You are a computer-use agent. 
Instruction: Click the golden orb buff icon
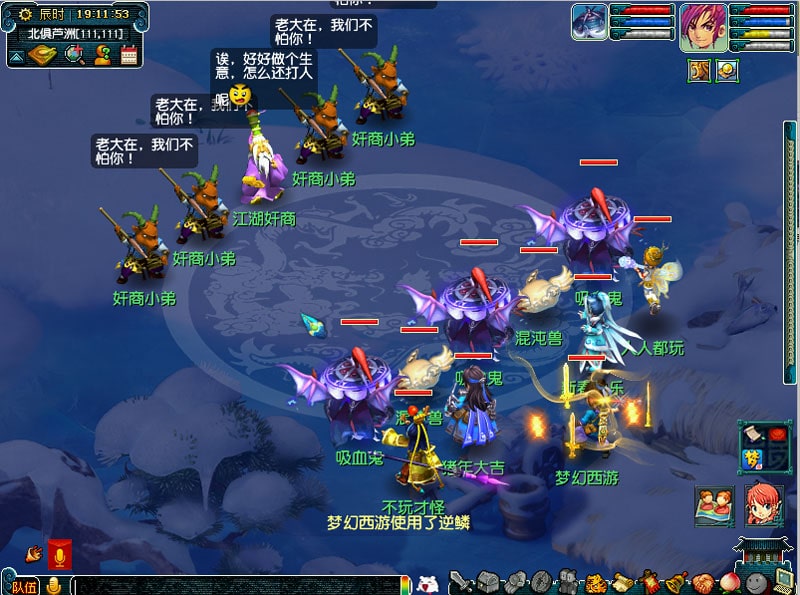727,71
